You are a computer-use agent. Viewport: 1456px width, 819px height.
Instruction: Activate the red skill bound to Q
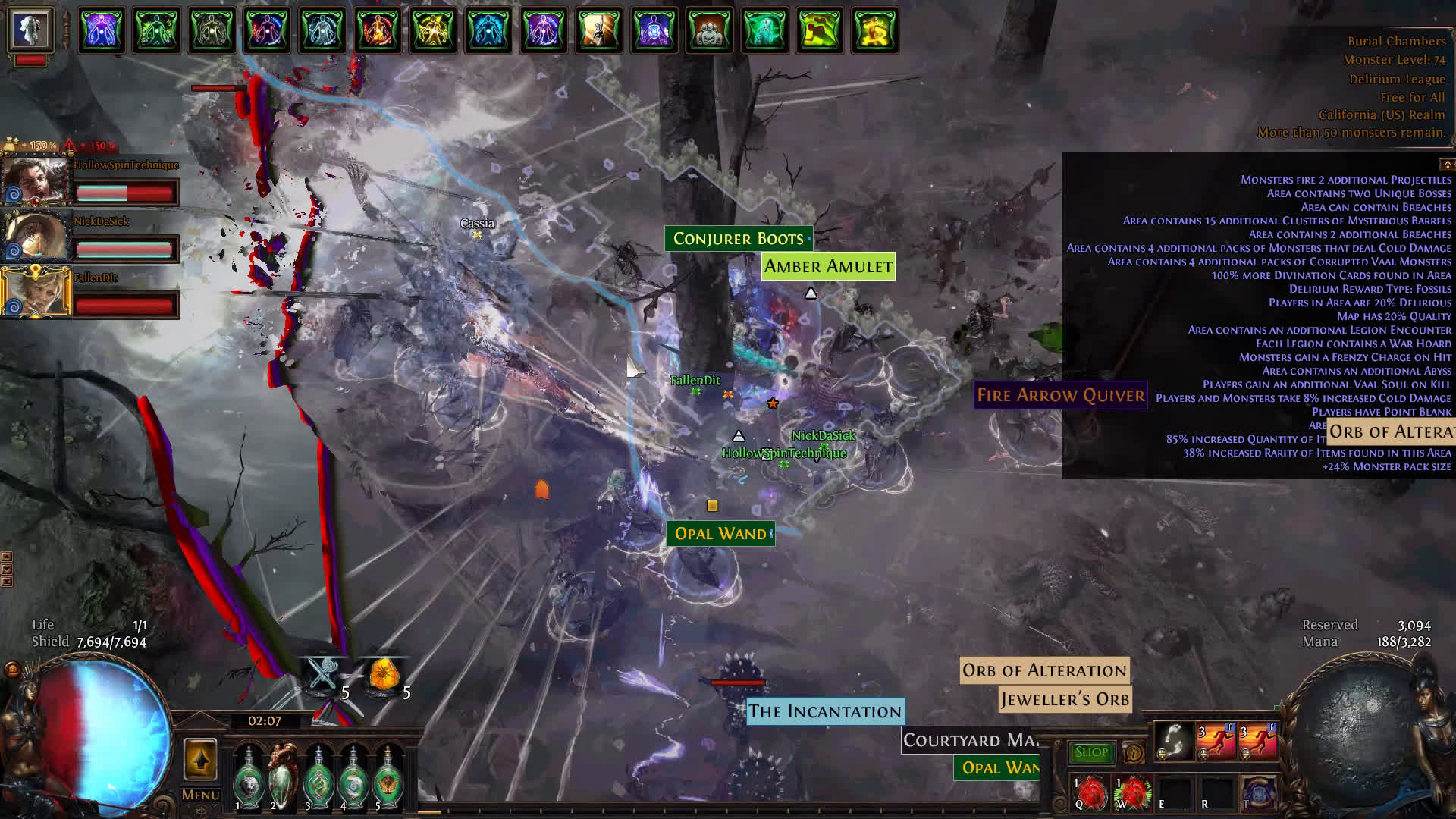pos(1090,792)
